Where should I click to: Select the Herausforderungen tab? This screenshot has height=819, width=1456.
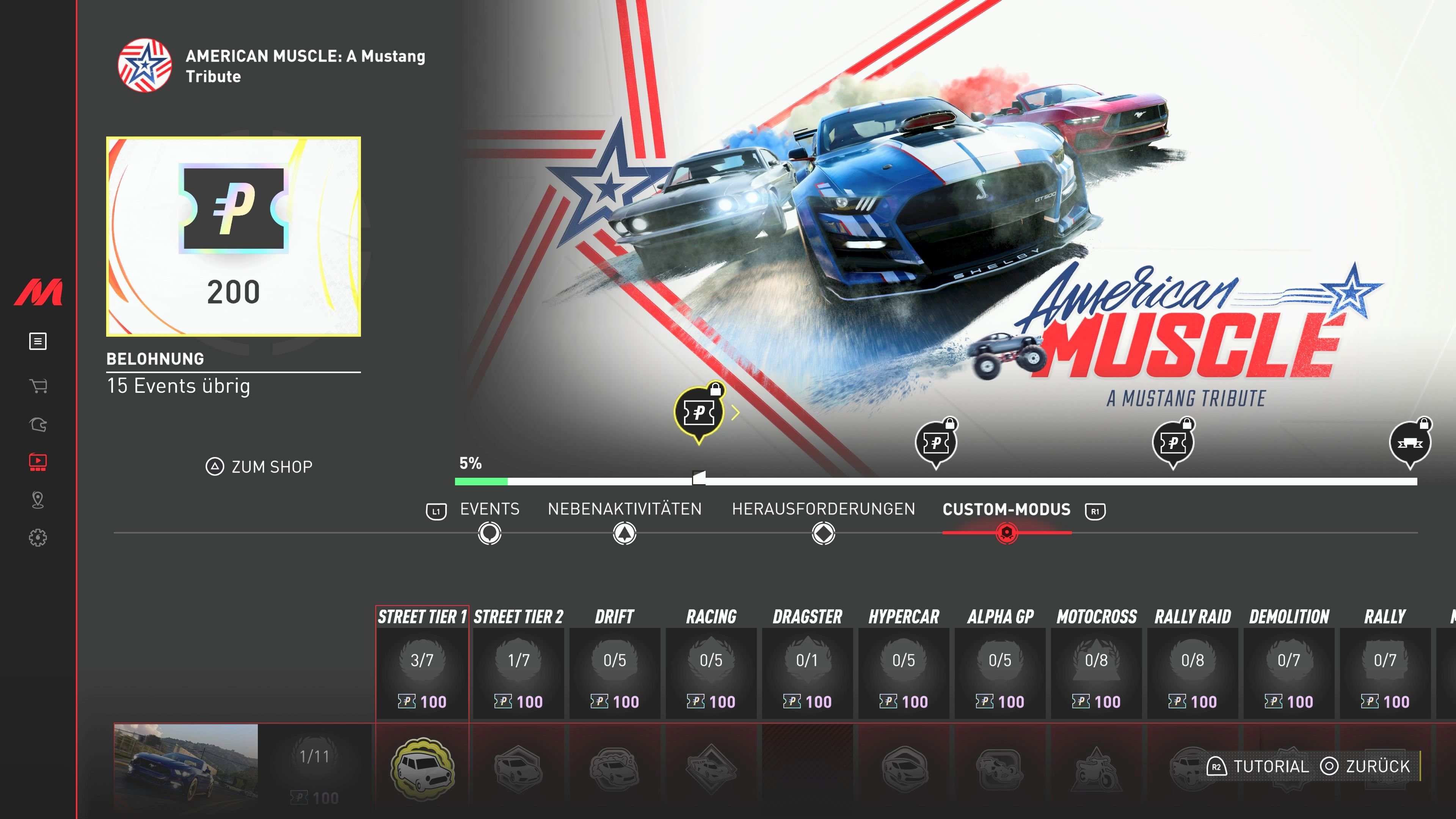(x=823, y=509)
